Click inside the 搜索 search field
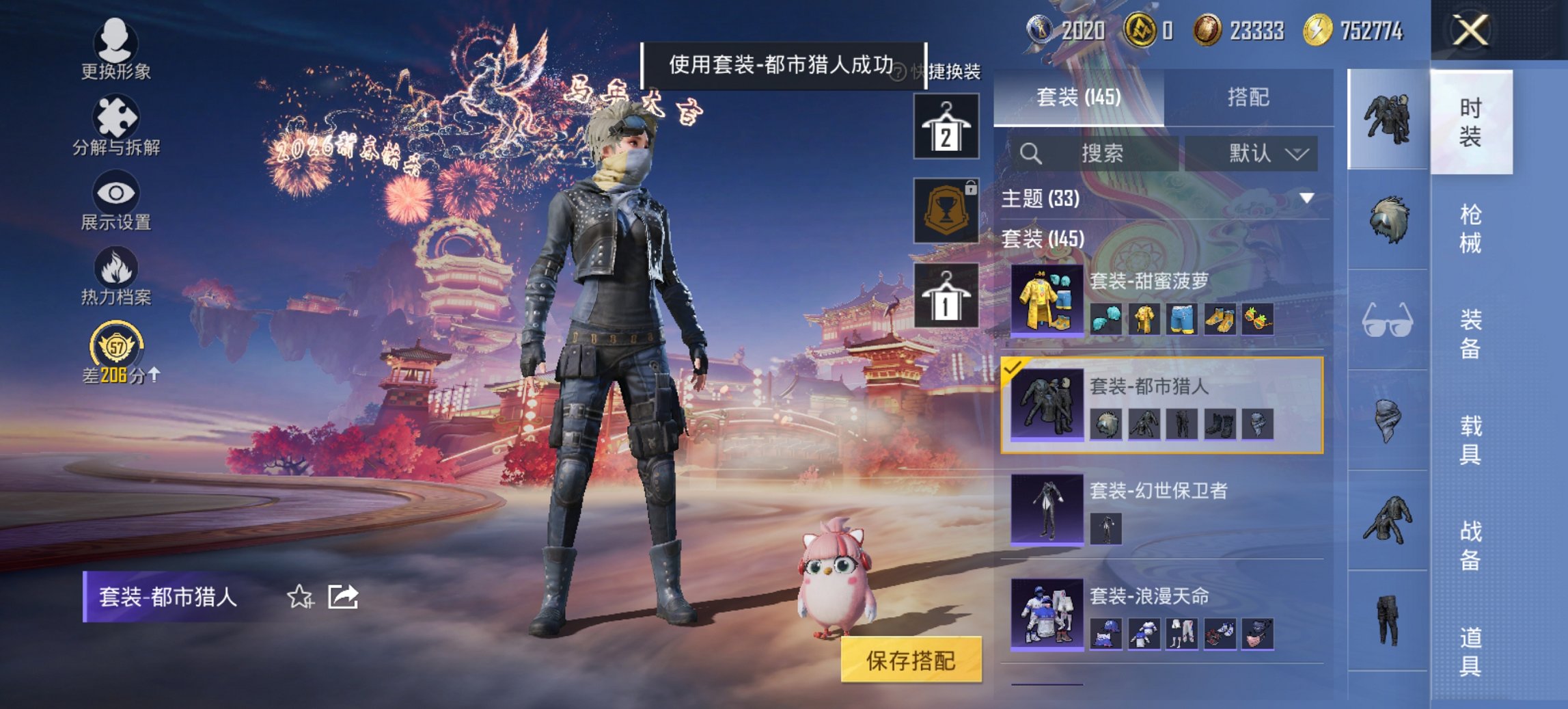 coord(1093,154)
